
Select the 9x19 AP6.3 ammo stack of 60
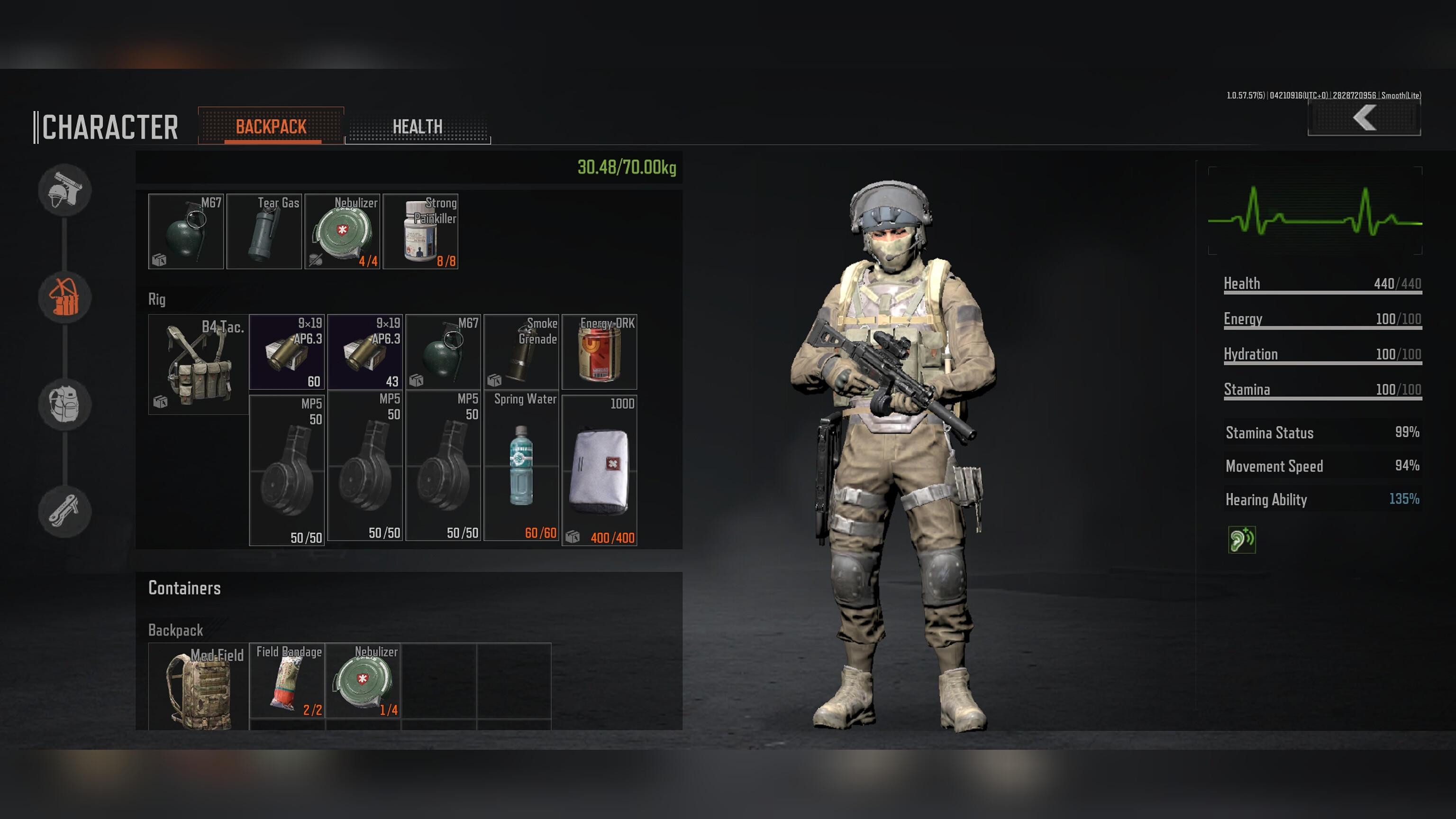287,352
